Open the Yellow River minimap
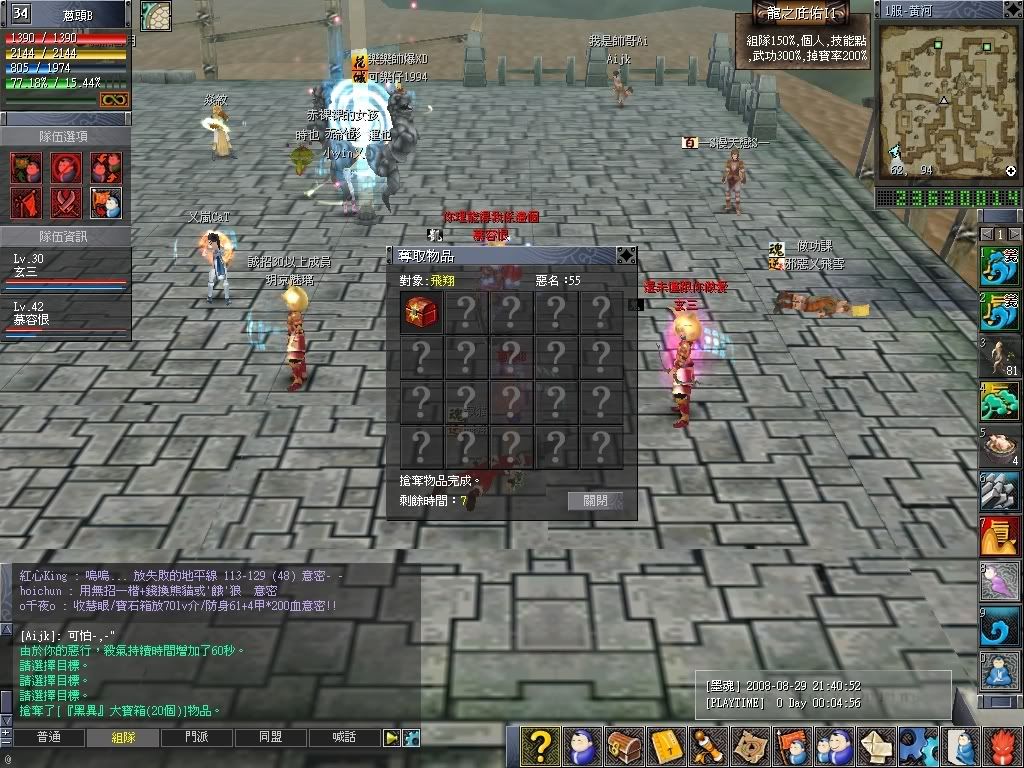1024x768 pixels. [x=947, y=100]
